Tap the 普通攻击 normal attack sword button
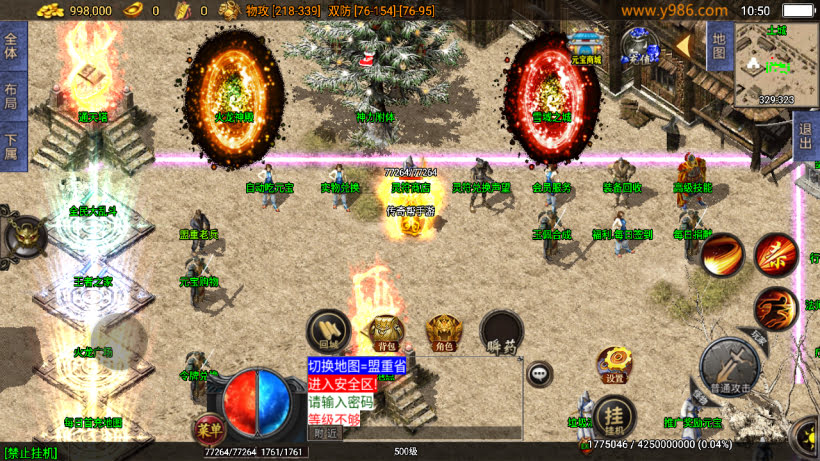The width and height of the screenshot is (820, 461). point(729,365)
